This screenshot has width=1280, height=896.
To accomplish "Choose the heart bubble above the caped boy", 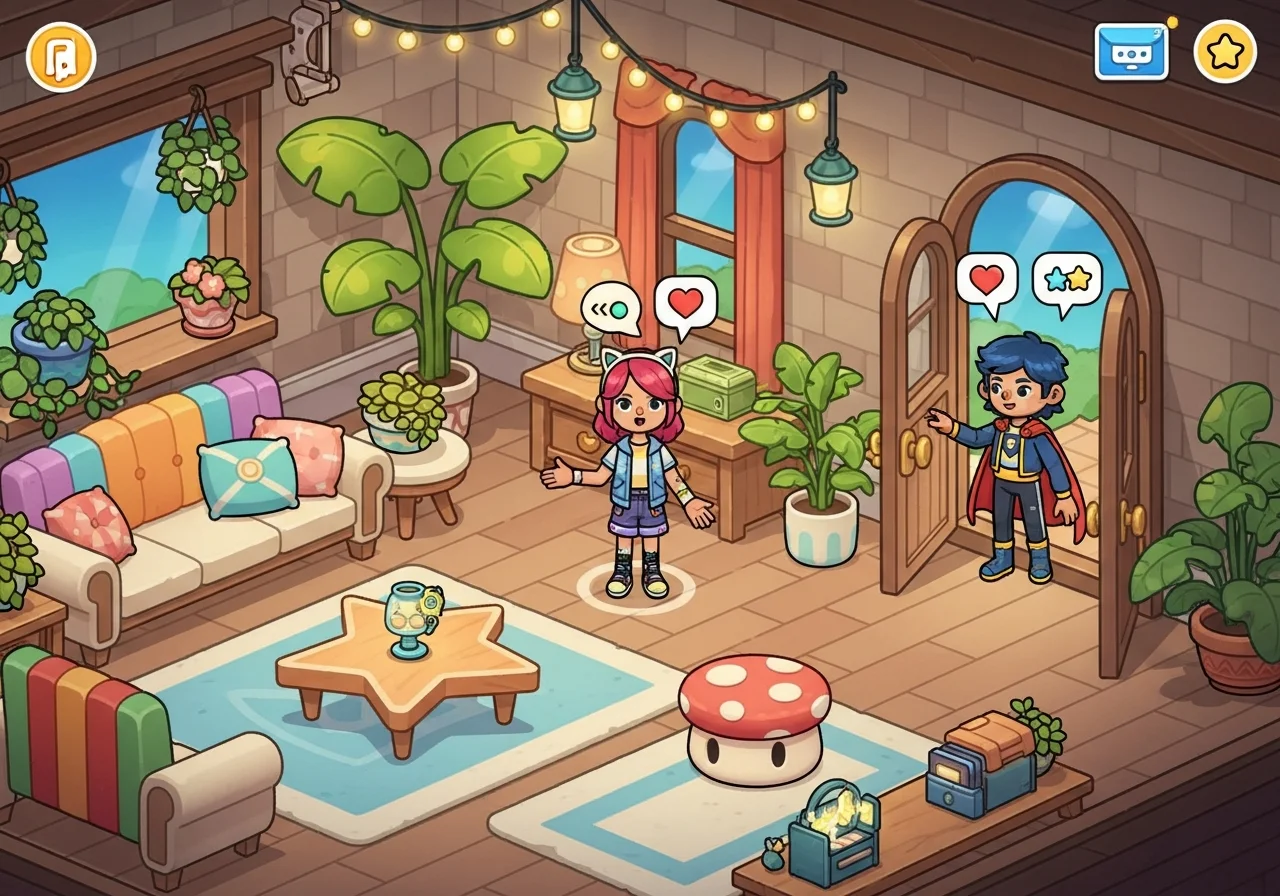I will 987,280.
